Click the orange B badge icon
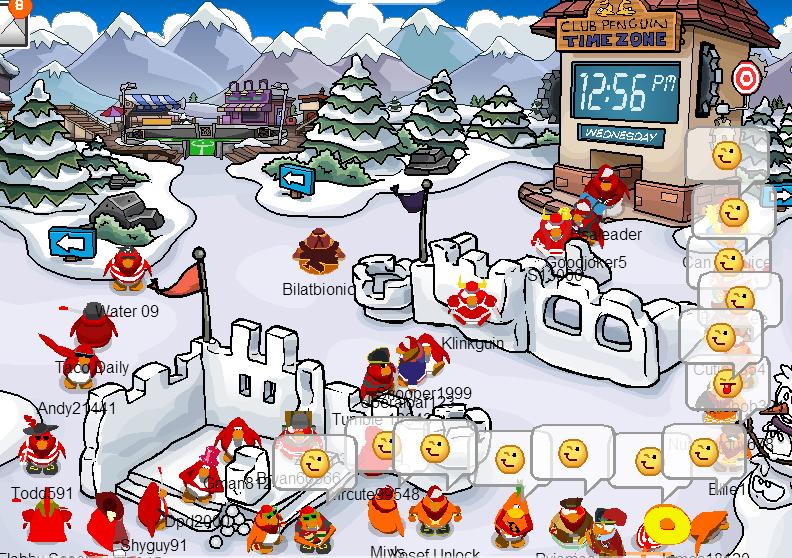Screen dimensions: 792x558 tap(19, 6)
